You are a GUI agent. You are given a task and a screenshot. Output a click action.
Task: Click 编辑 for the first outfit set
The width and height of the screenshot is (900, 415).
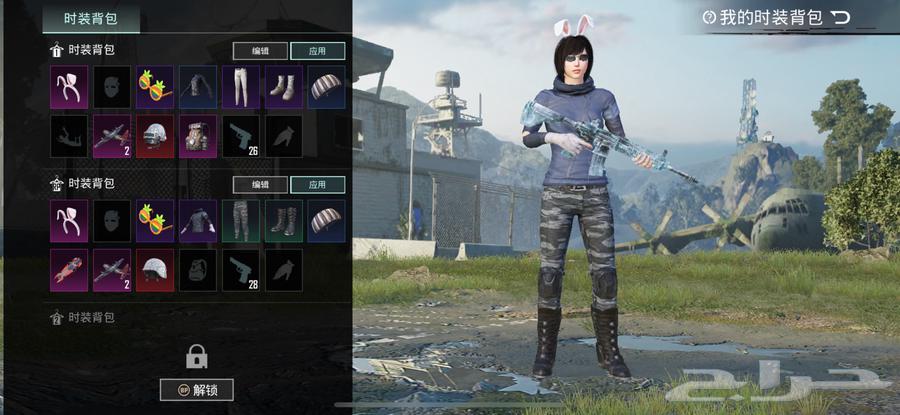tap(260, 50)
